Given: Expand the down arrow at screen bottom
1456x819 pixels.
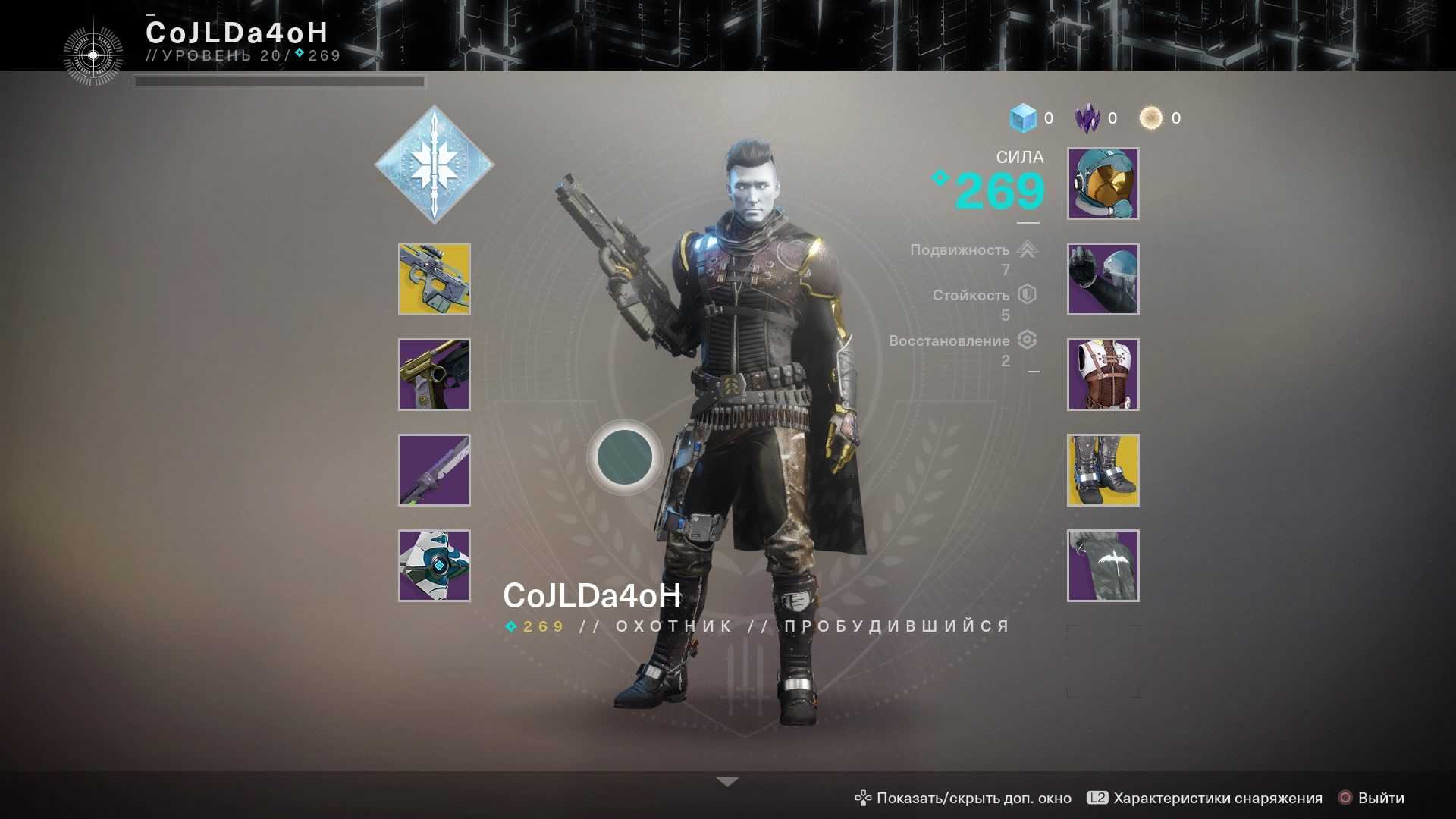Looking at the screenshot, I should coord(727,782).
